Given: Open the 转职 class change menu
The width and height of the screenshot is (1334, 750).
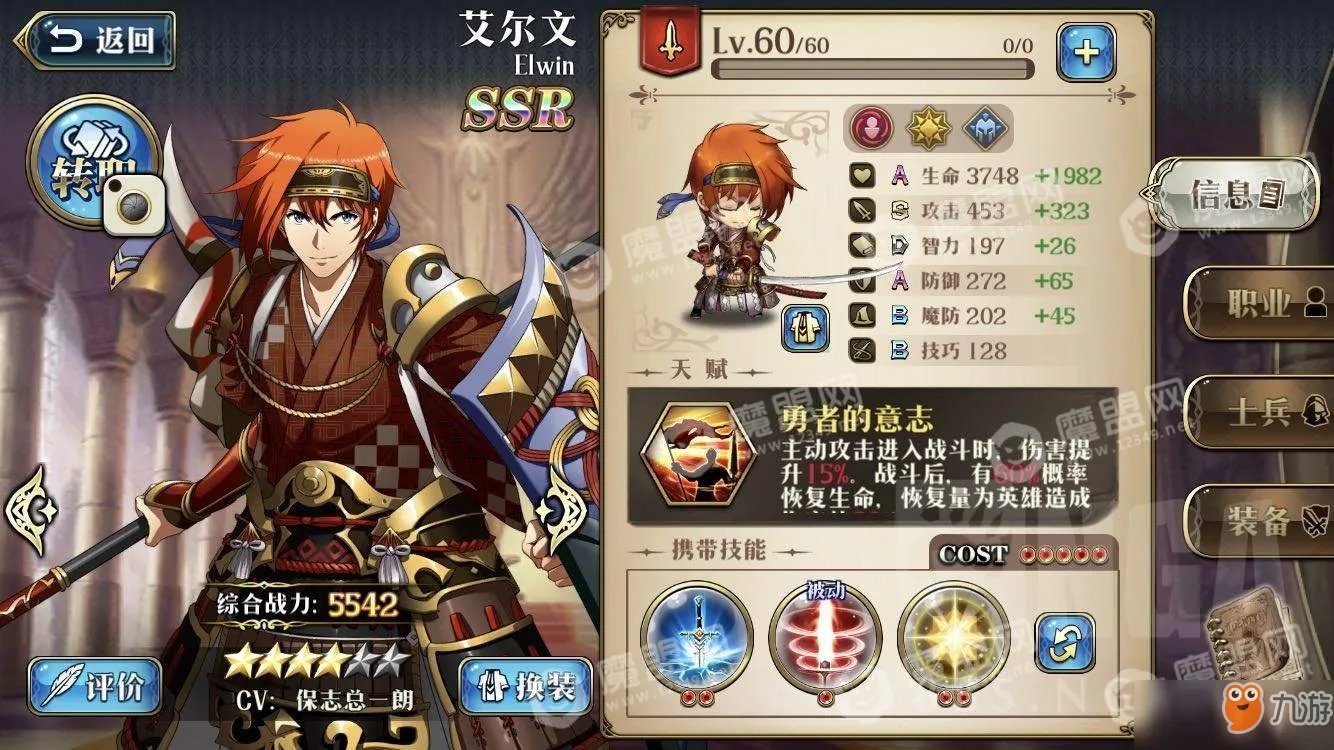Looking at the screenshot, I should pos(92,160).
